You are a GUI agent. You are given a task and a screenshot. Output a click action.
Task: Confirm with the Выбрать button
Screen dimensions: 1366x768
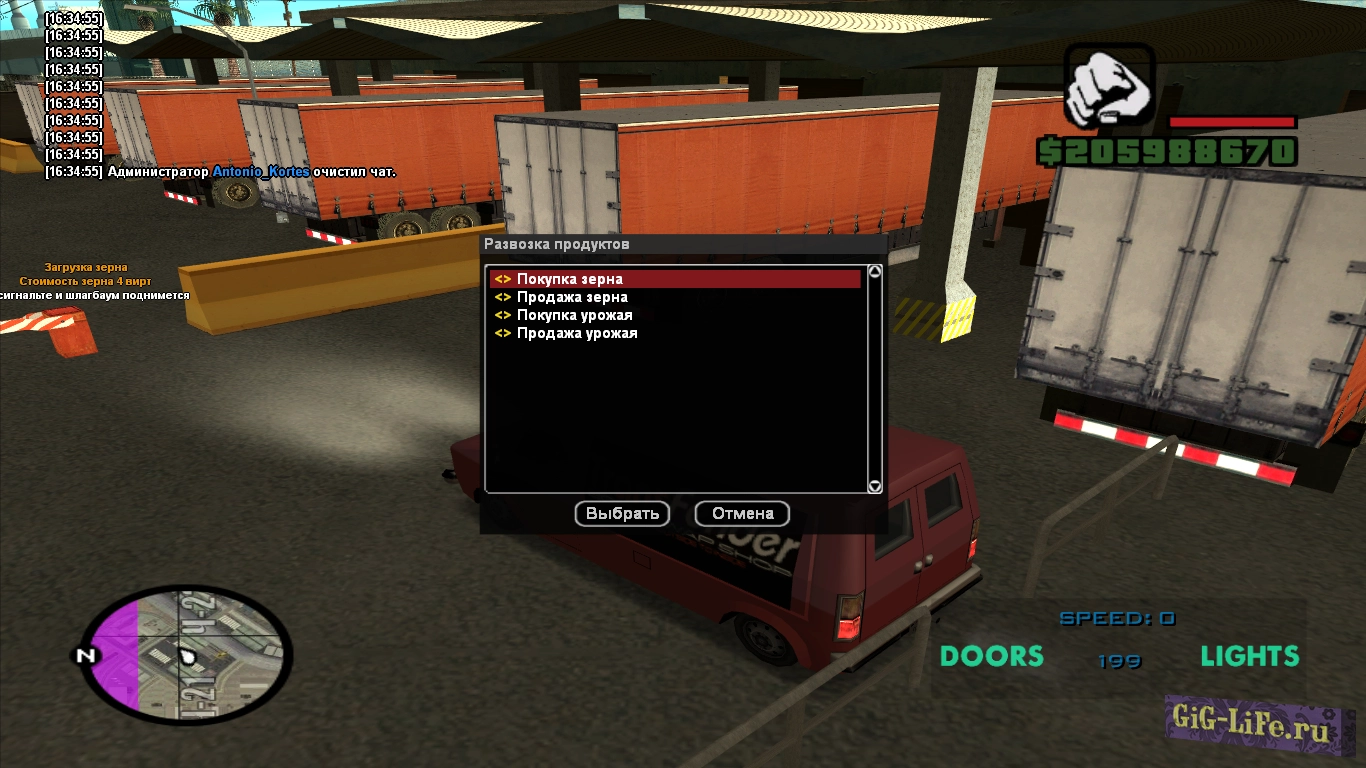click(622, 513)
